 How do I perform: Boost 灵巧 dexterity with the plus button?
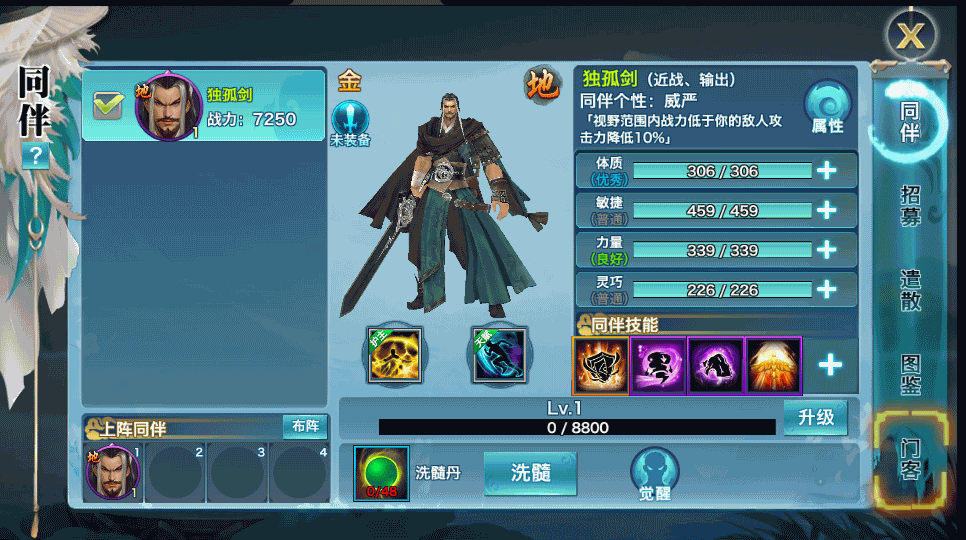click(826, 290)
